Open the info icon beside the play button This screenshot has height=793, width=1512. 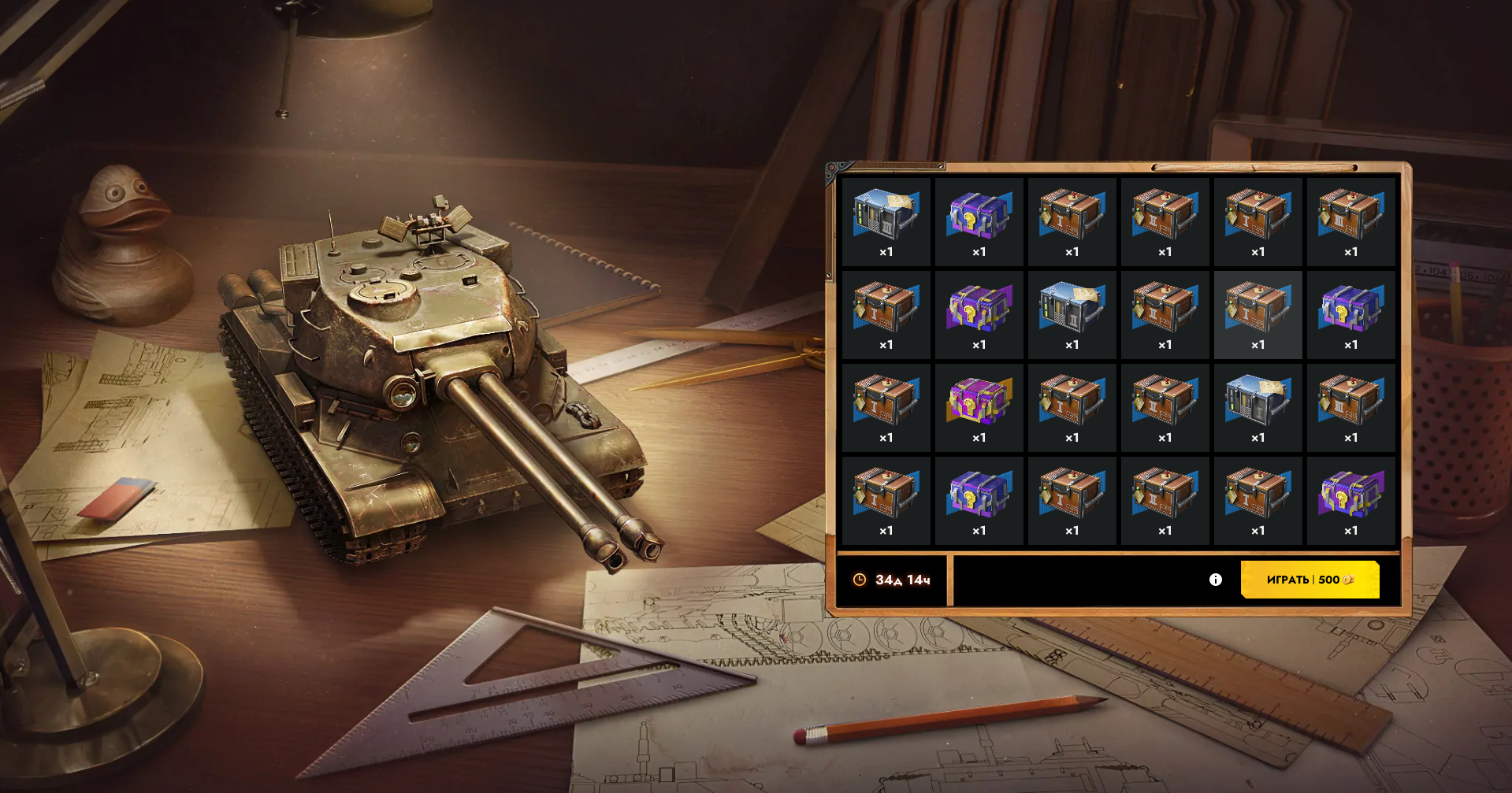[x=1215, y=580]
